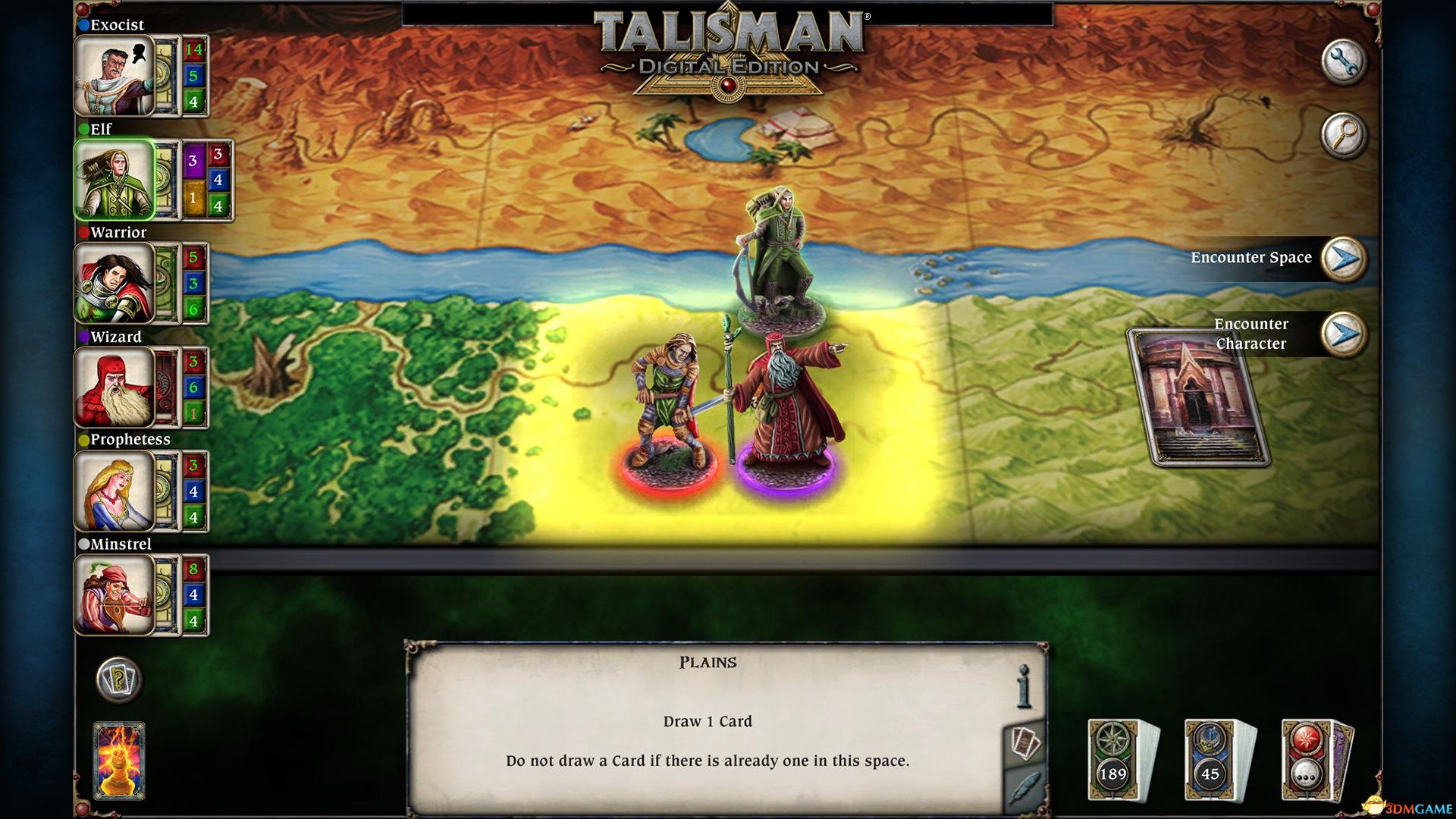
Task: Select the Wizard character panel
Action: pyautogui.click(x=115, y=388)
